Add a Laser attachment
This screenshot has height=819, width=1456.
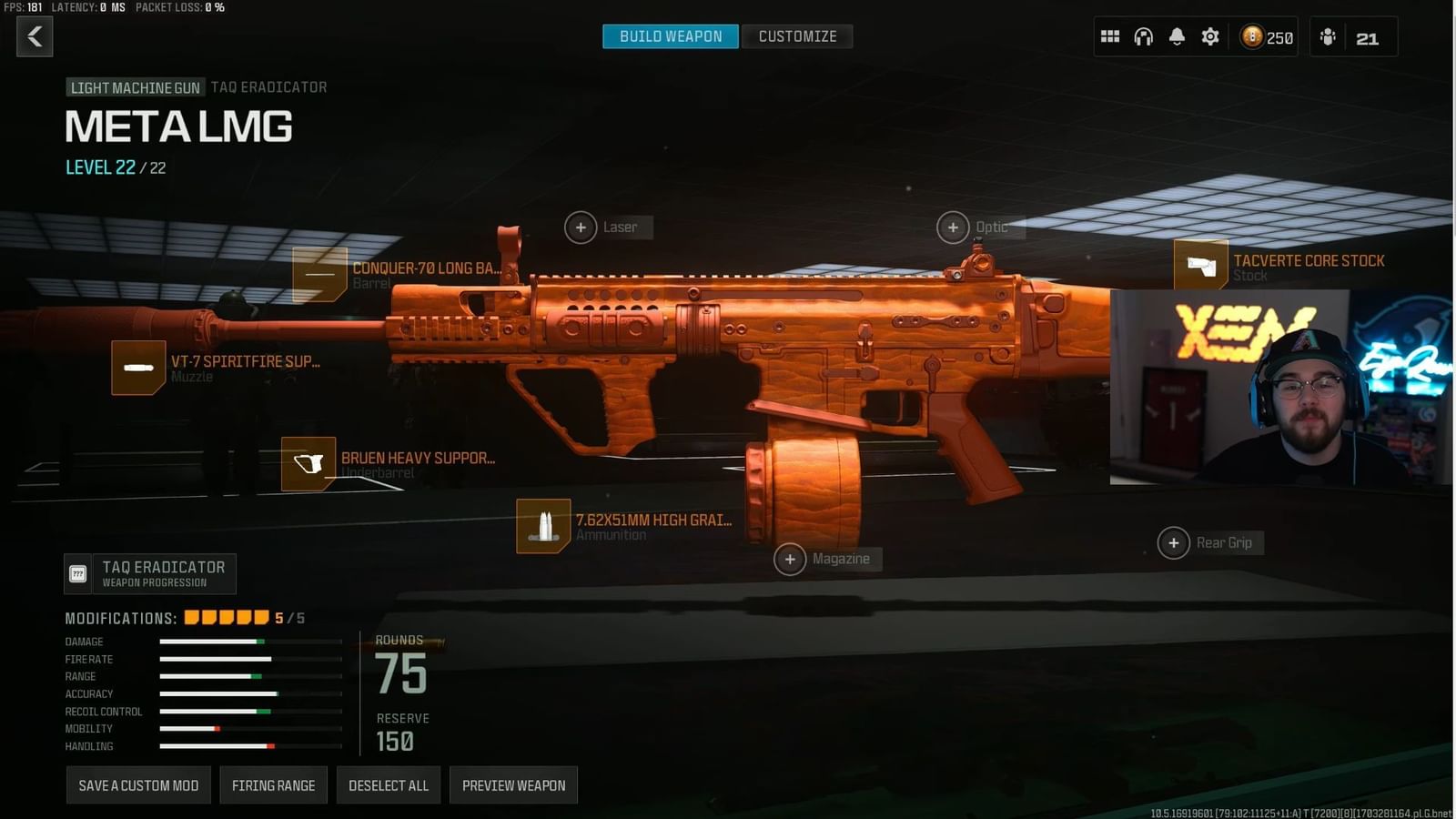coord(581,227)
